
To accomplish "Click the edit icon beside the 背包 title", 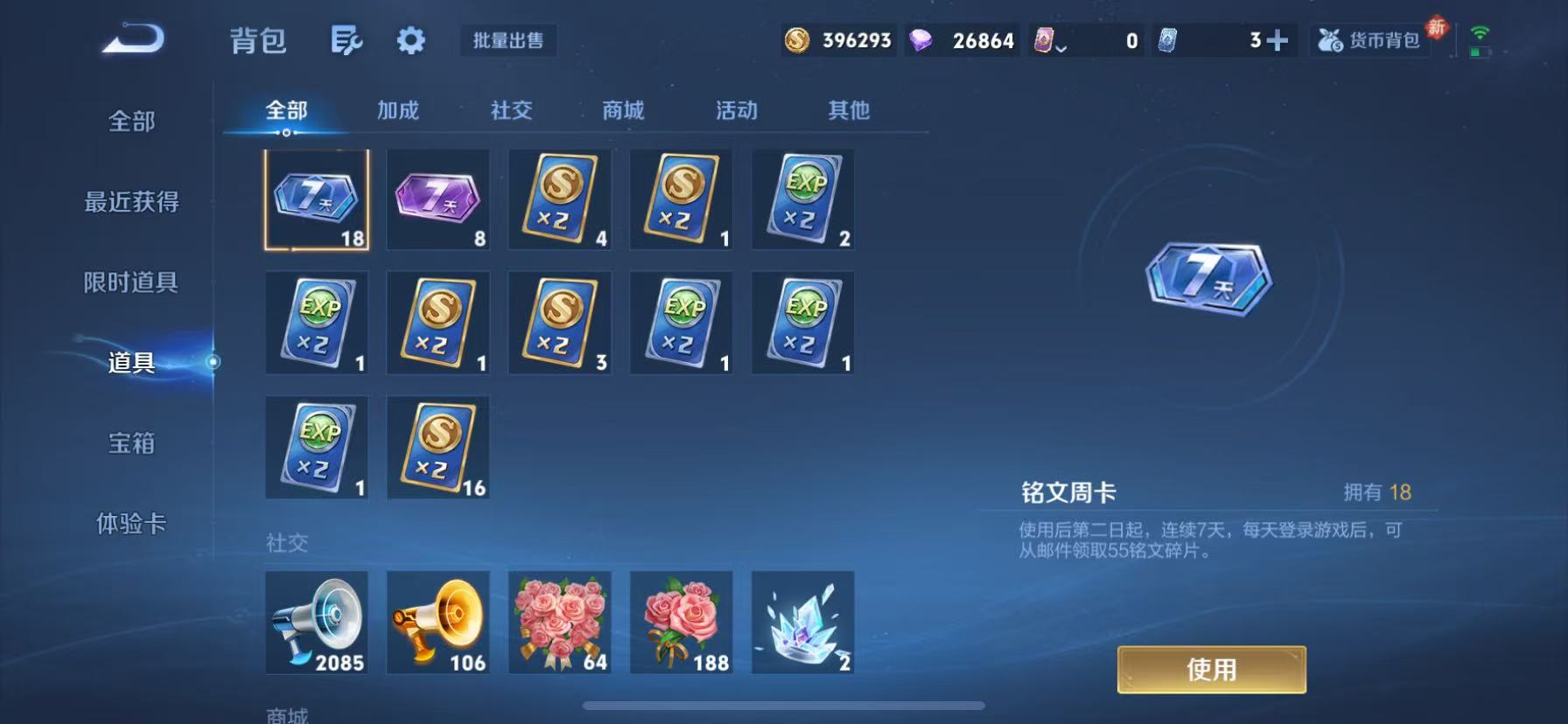I will (347, 40).
